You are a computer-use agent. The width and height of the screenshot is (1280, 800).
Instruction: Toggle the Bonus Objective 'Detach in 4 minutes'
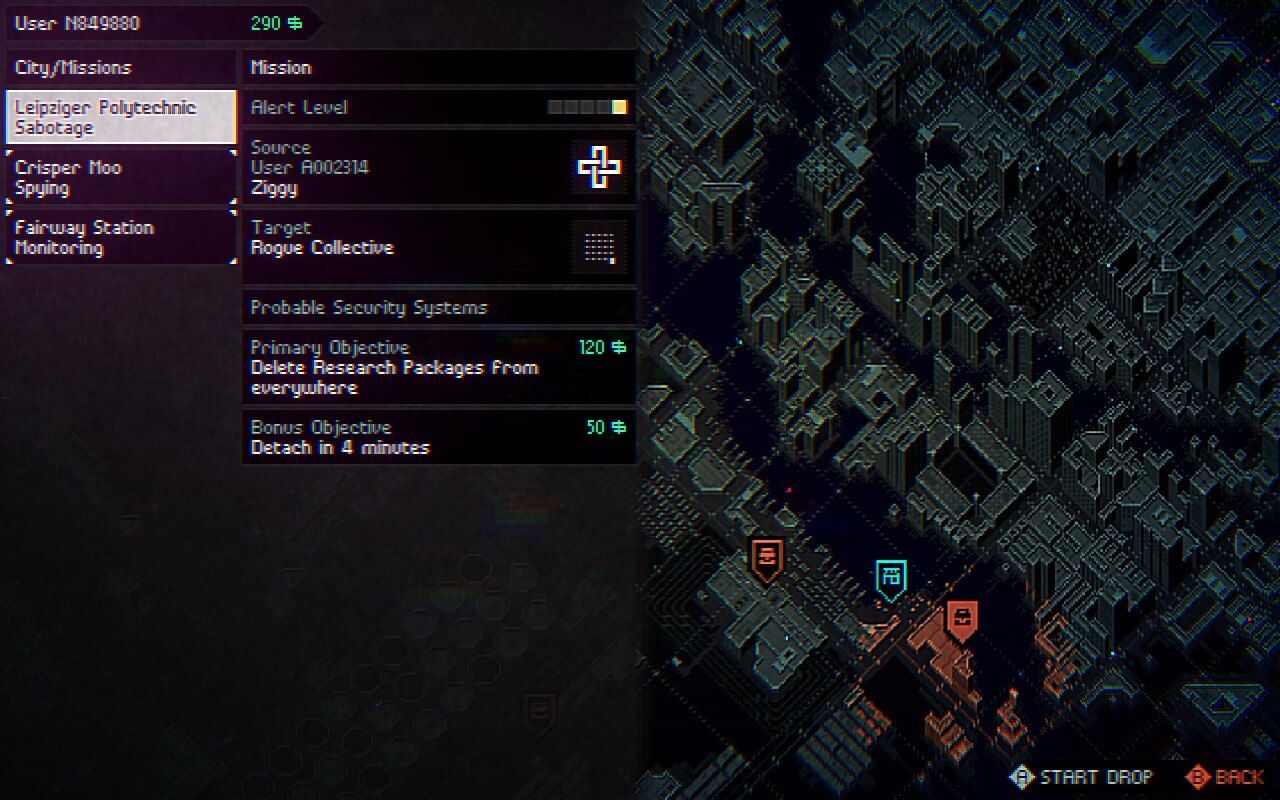pos(438,437)
